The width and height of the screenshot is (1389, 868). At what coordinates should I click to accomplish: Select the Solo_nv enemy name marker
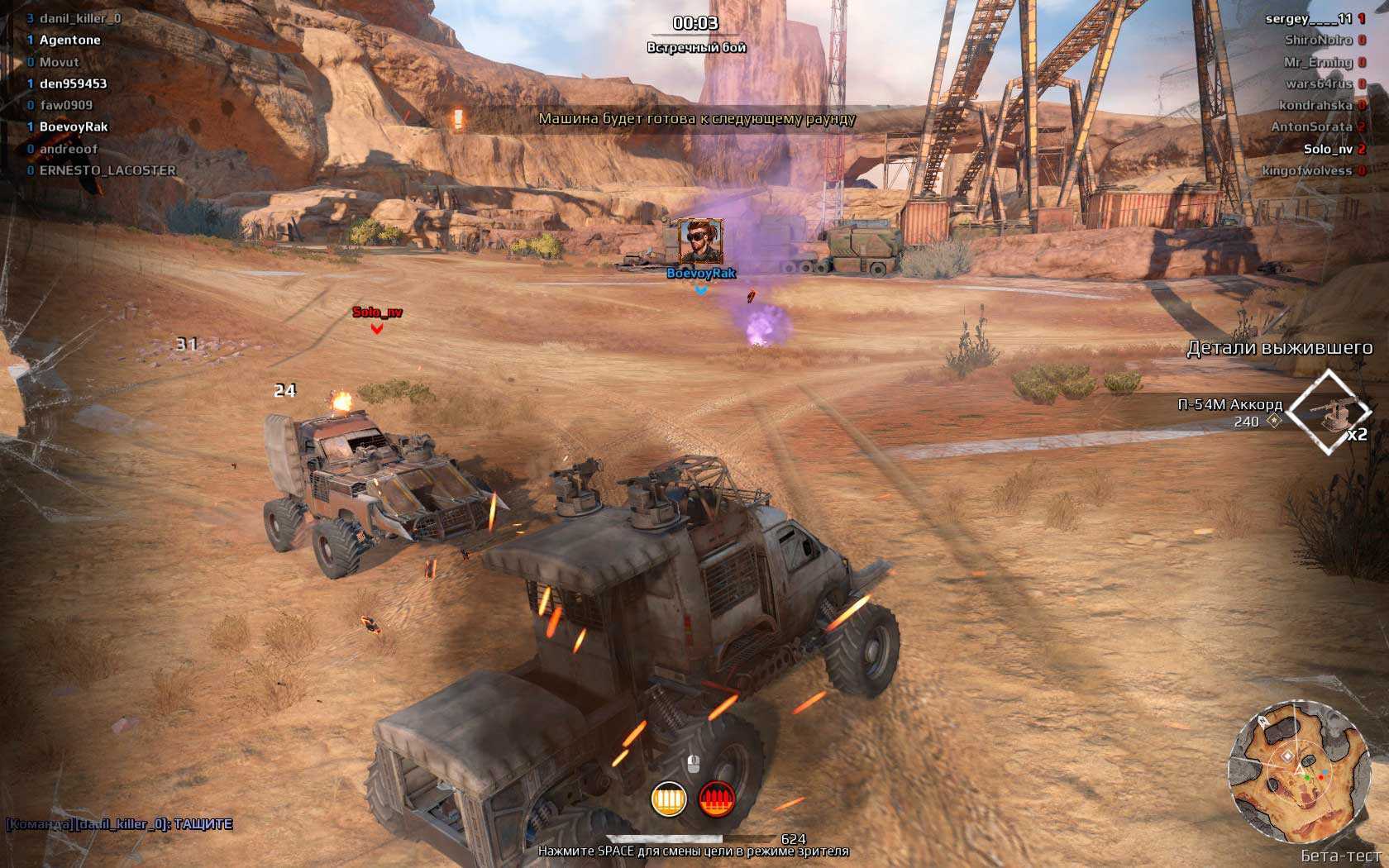point(377,312)
